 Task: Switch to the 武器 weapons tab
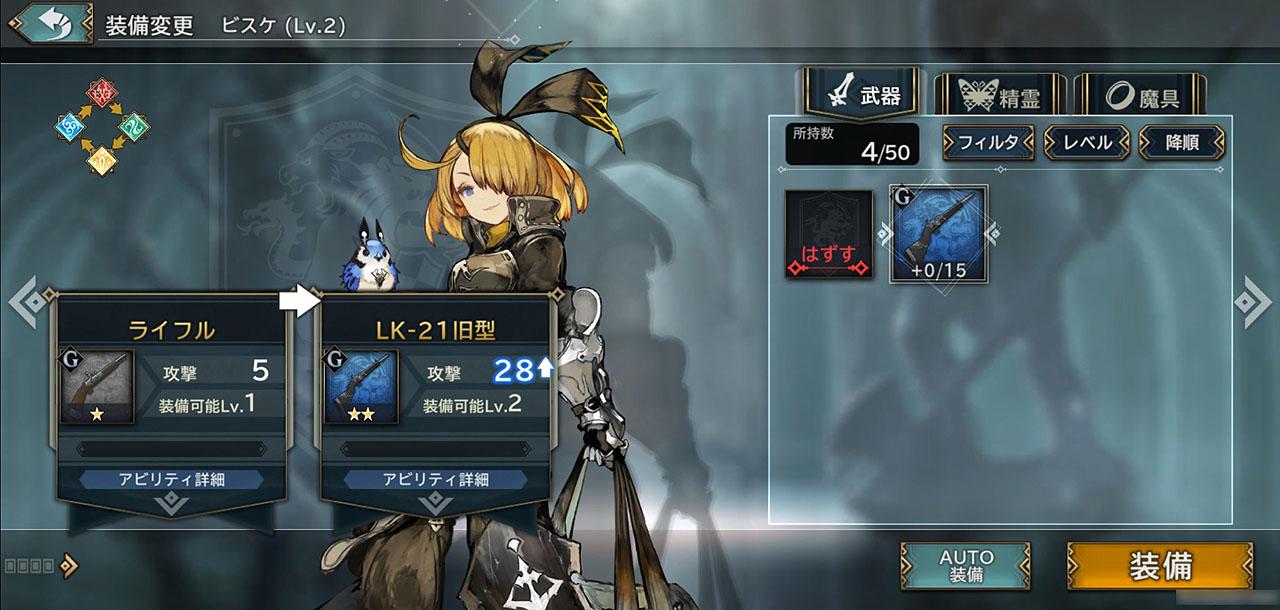(x=861, y=95)
